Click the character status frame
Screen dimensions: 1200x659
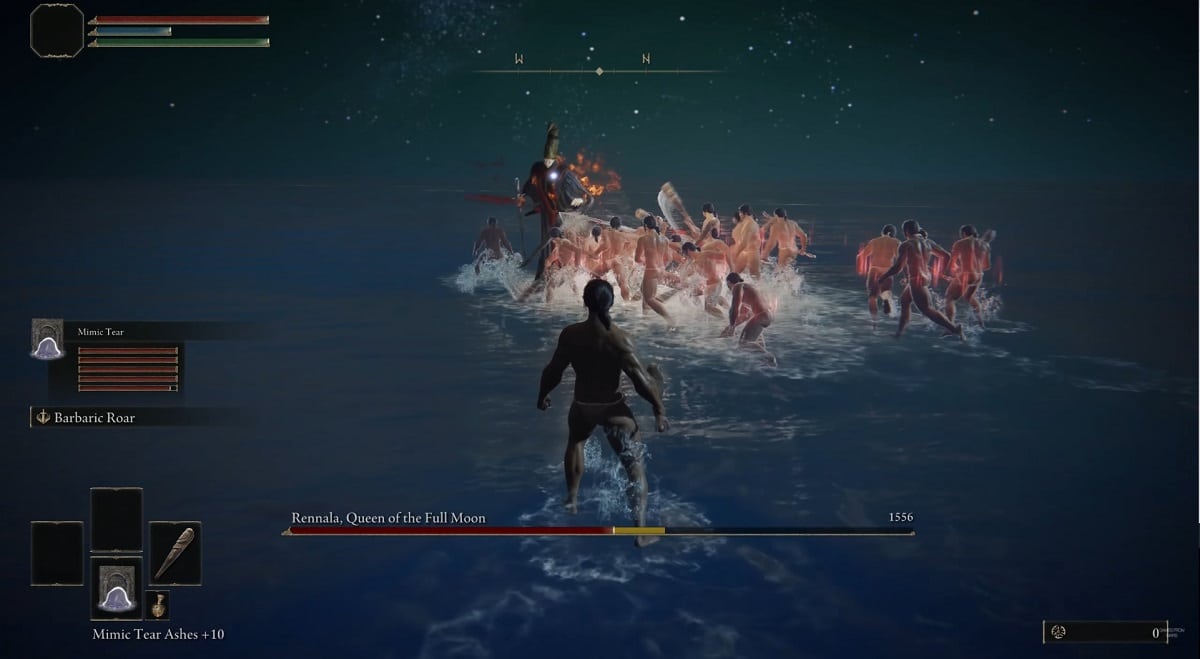pos(57,31)
